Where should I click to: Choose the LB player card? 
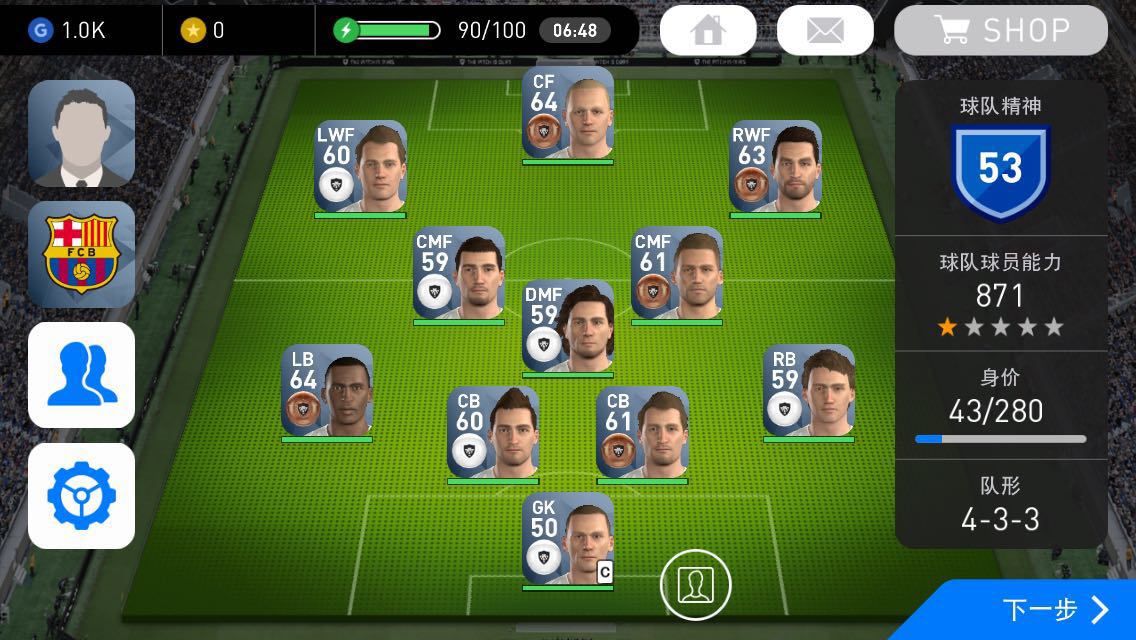pyautogui.click(x=327, y=391)
